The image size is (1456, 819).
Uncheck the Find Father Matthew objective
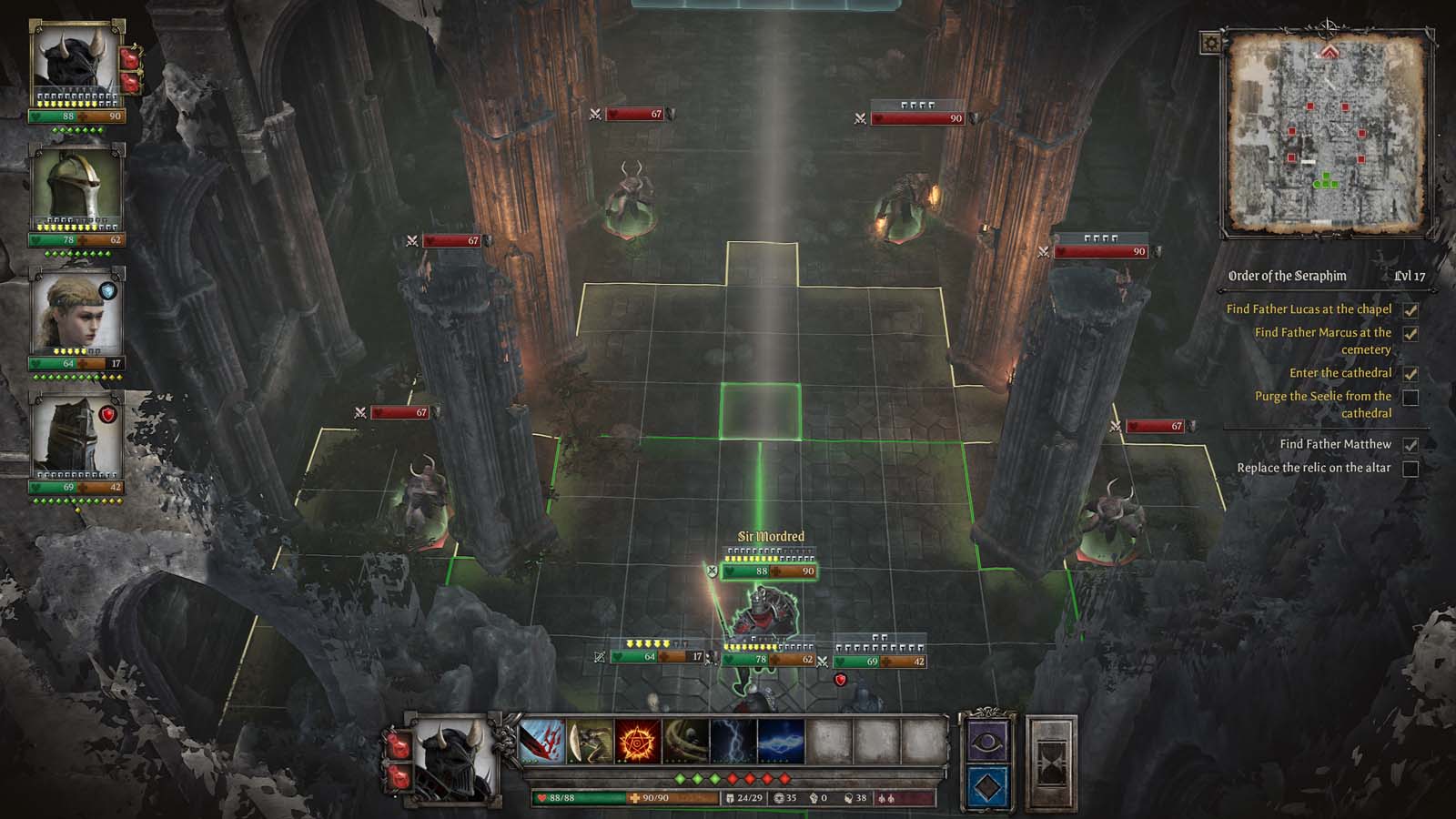coord(1411,443)
